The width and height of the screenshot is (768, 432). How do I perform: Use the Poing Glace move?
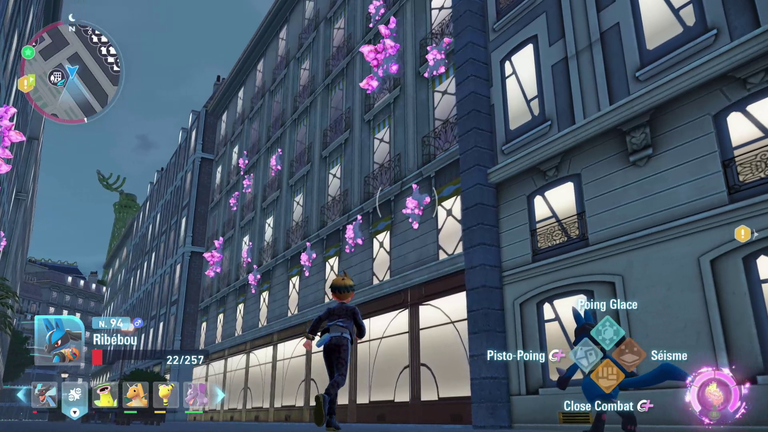[x=606, y=331]
